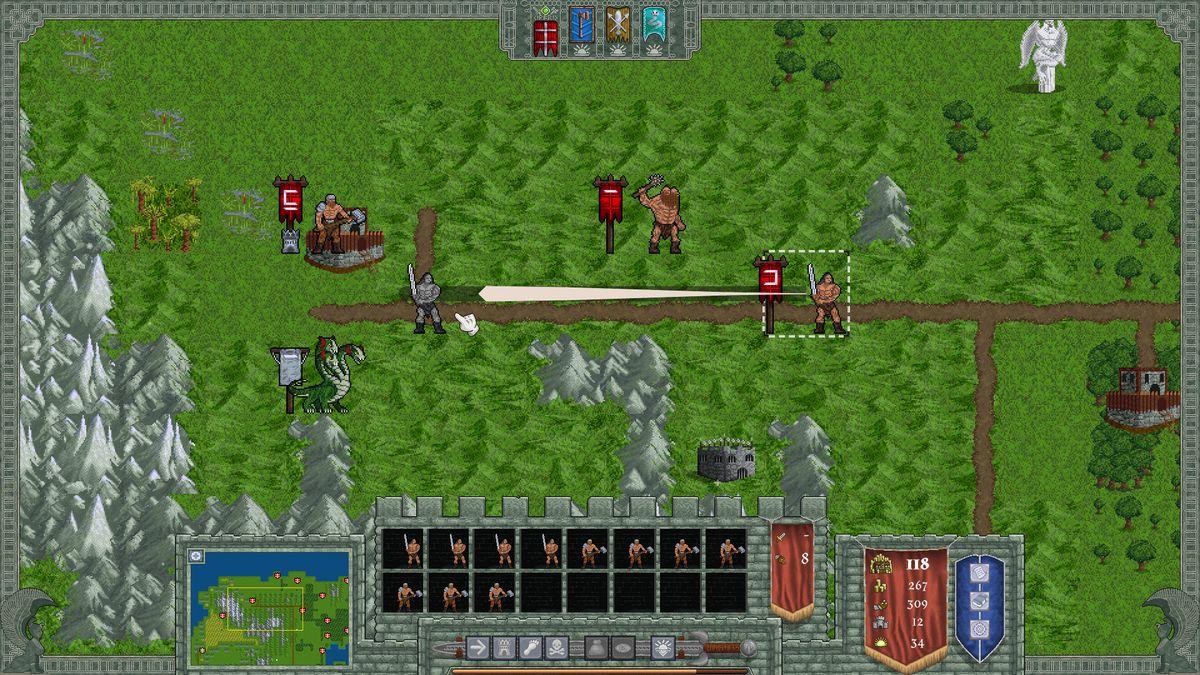Click the footprint movement button
This screenshot has height=675, width=1200.
coord(530,647)
